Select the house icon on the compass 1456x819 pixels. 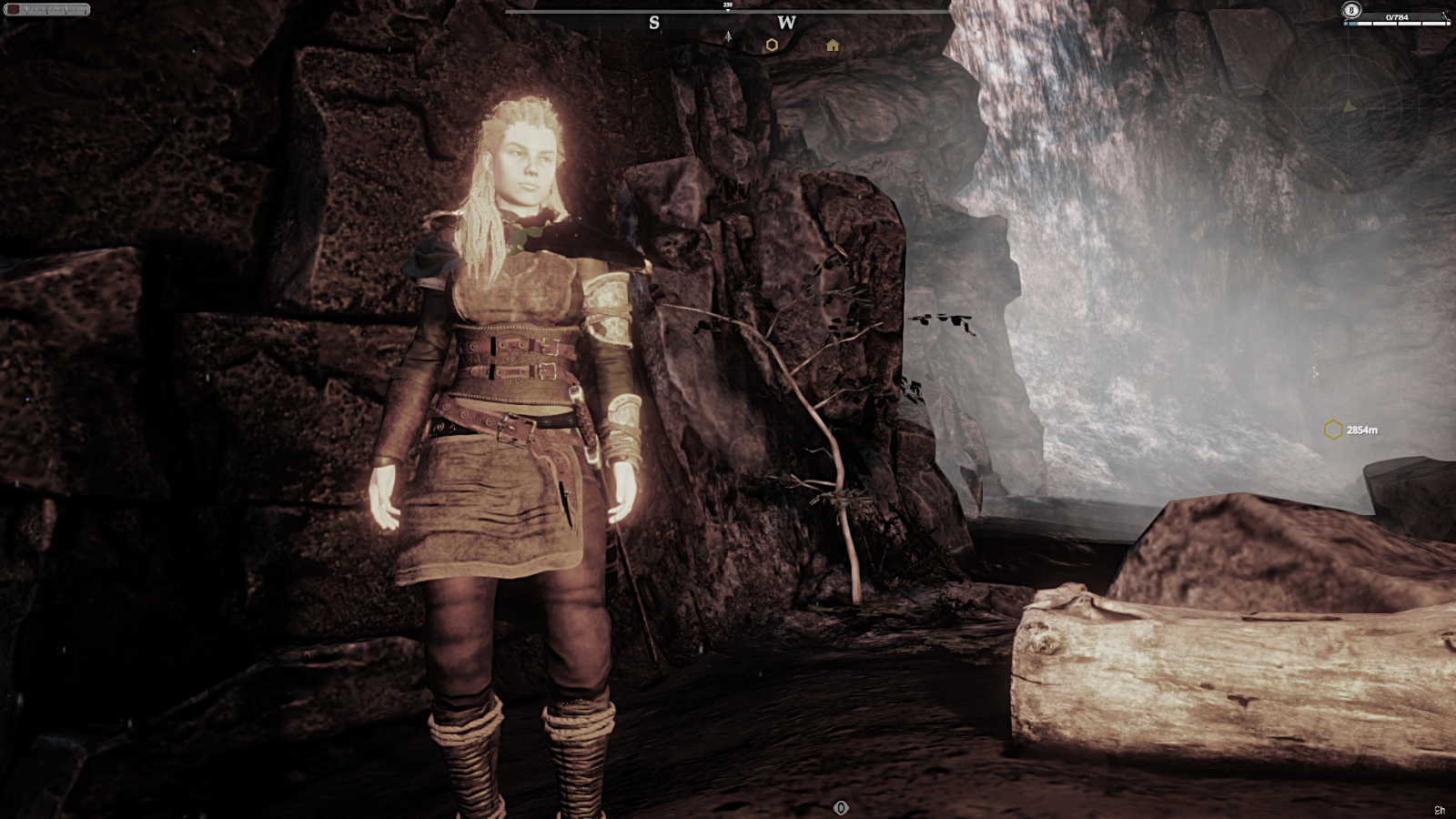[833, 45]
